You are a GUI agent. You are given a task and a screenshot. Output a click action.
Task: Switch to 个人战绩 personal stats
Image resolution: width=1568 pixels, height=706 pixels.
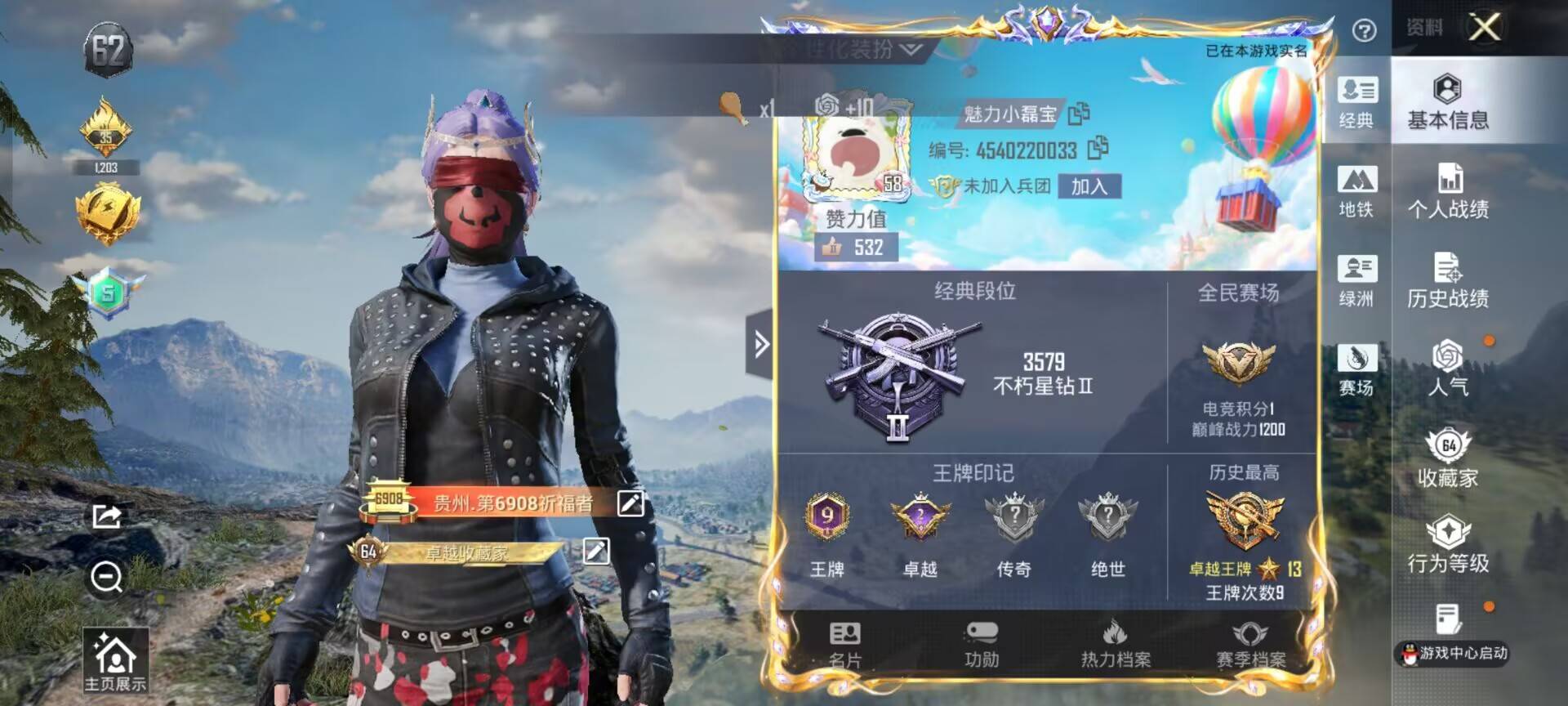pyautogui.click(x=1448, y=192)
